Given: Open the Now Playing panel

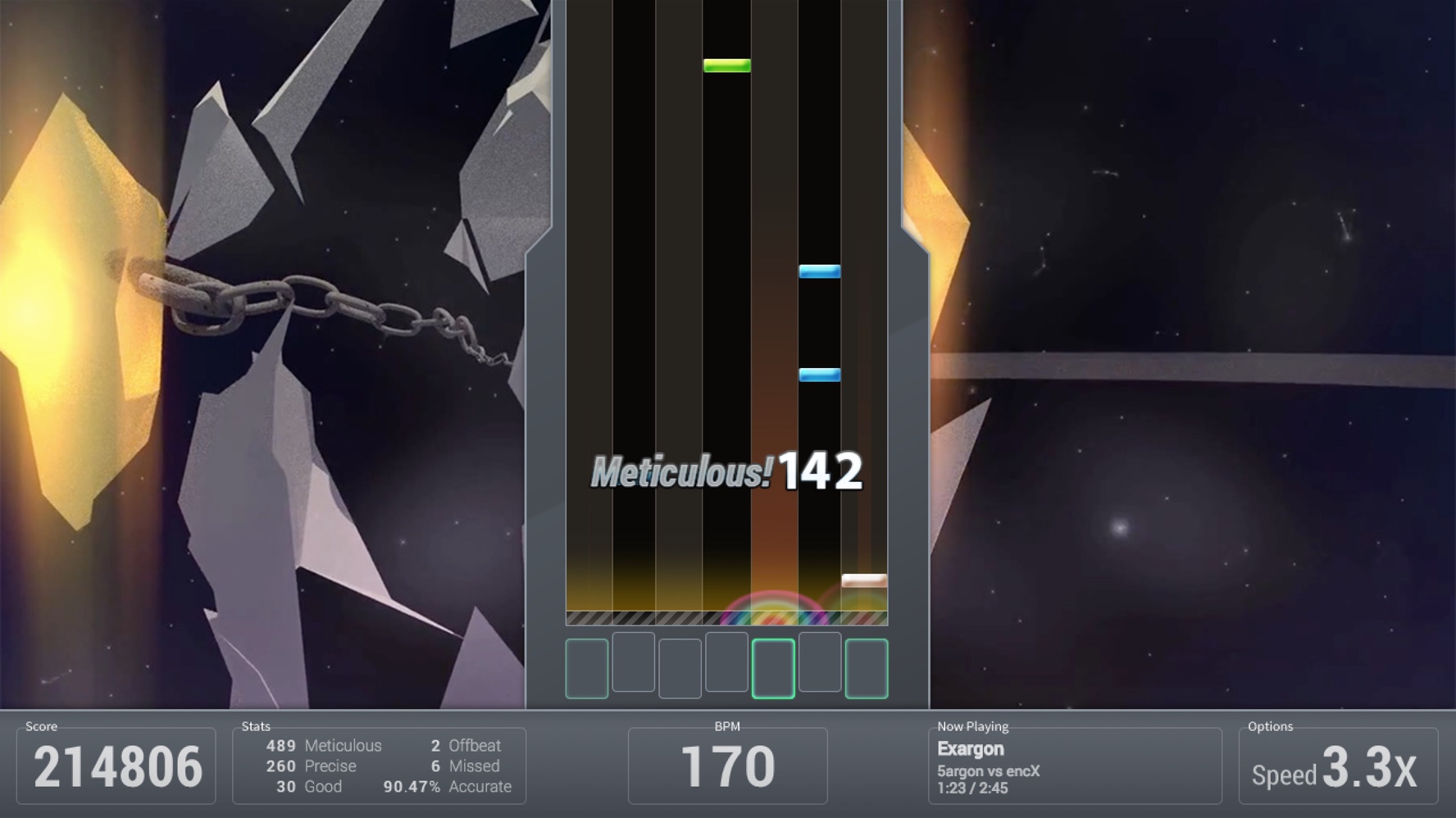Looking at the screenshot, I should click(x=974, y=726).
